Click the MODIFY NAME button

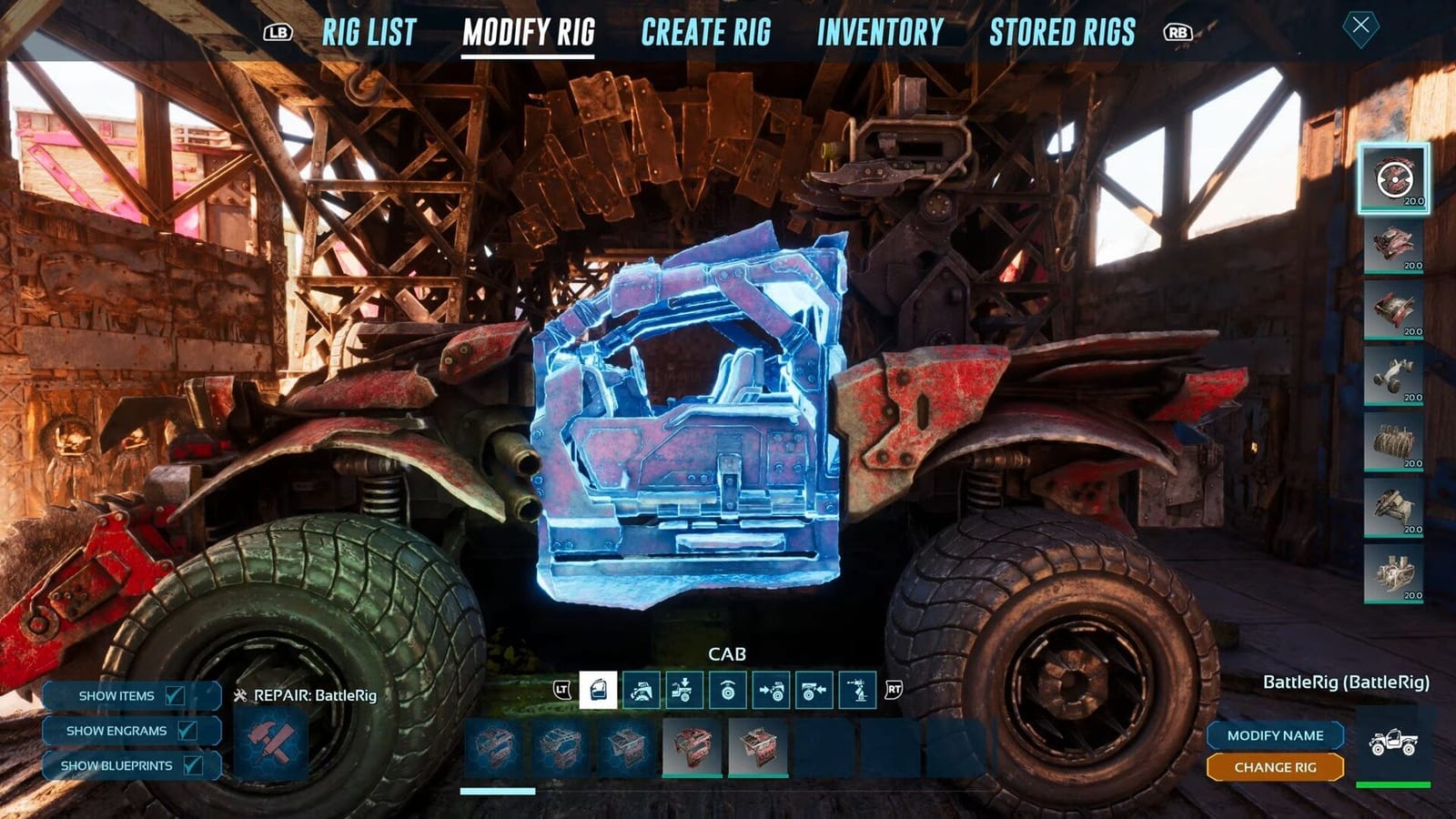coord(1275,734)
